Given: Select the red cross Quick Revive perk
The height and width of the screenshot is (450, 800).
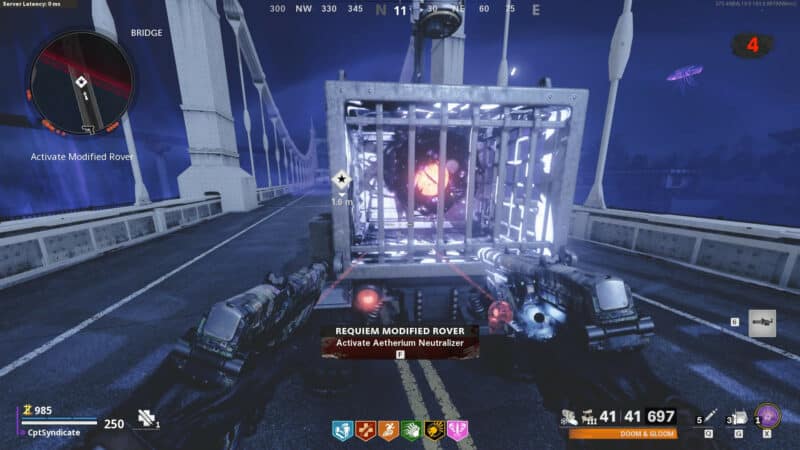Looking at the screenshot, I should click(x=365, y=430).
